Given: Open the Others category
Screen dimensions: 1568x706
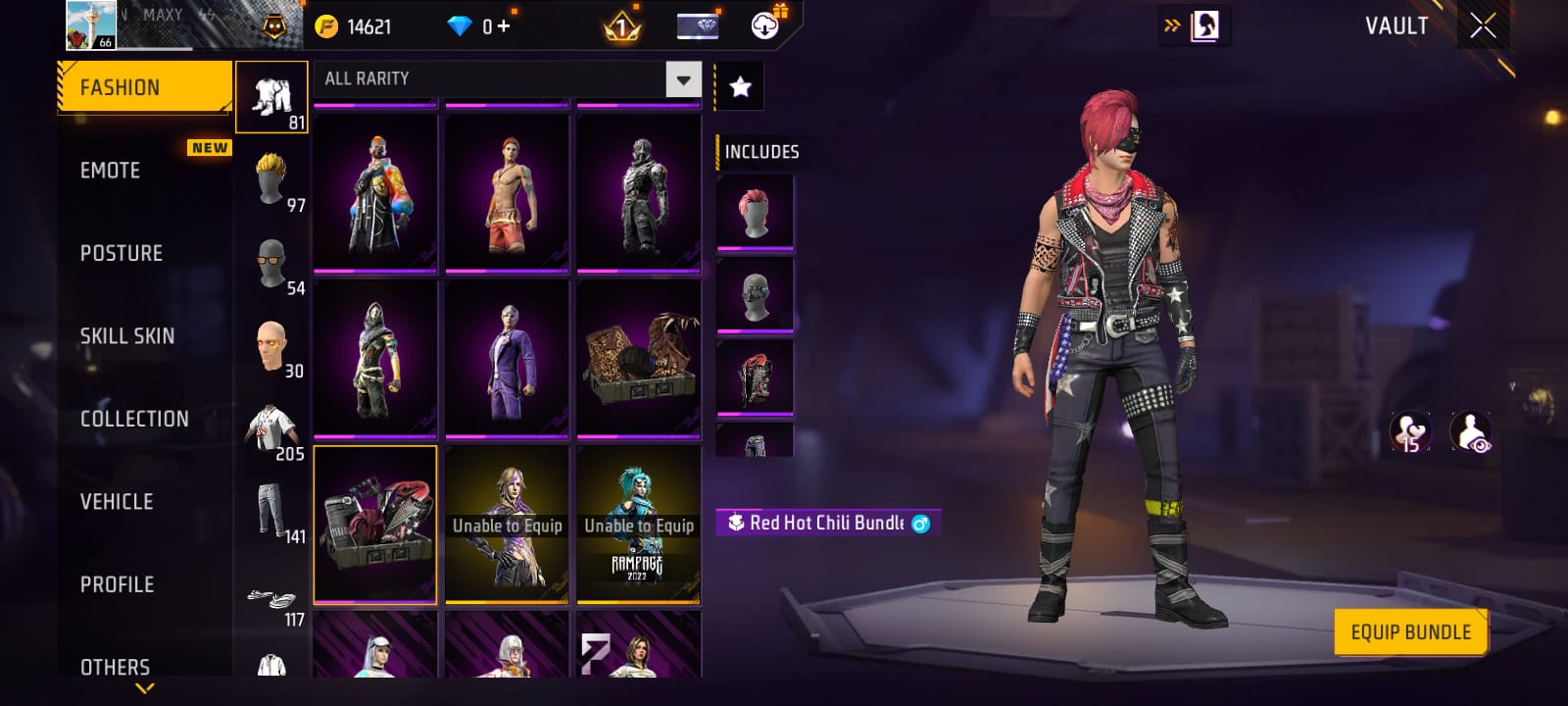Looking at the screenshot, I should 115,667.
